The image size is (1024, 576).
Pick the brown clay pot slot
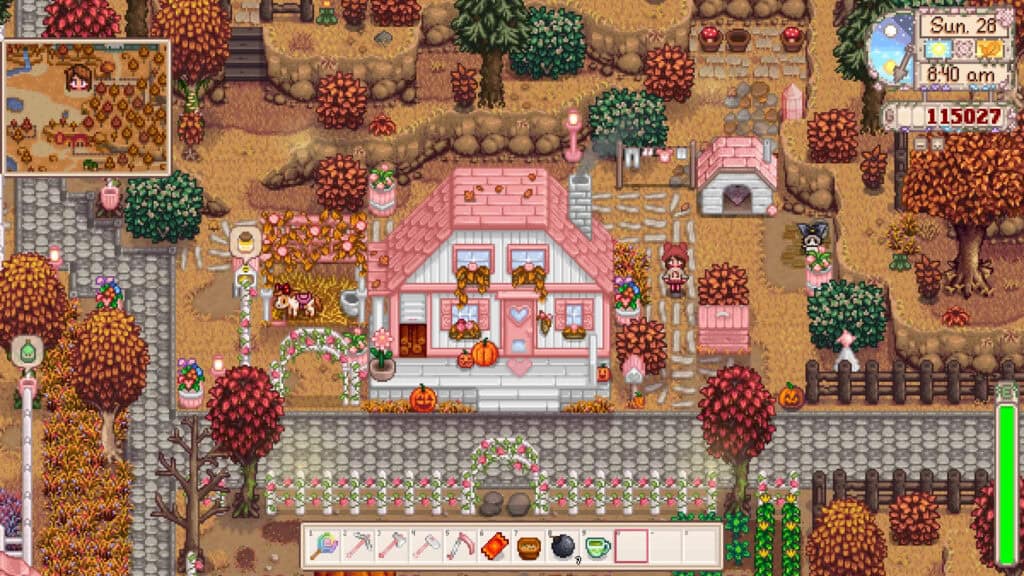tap(529, 546)
